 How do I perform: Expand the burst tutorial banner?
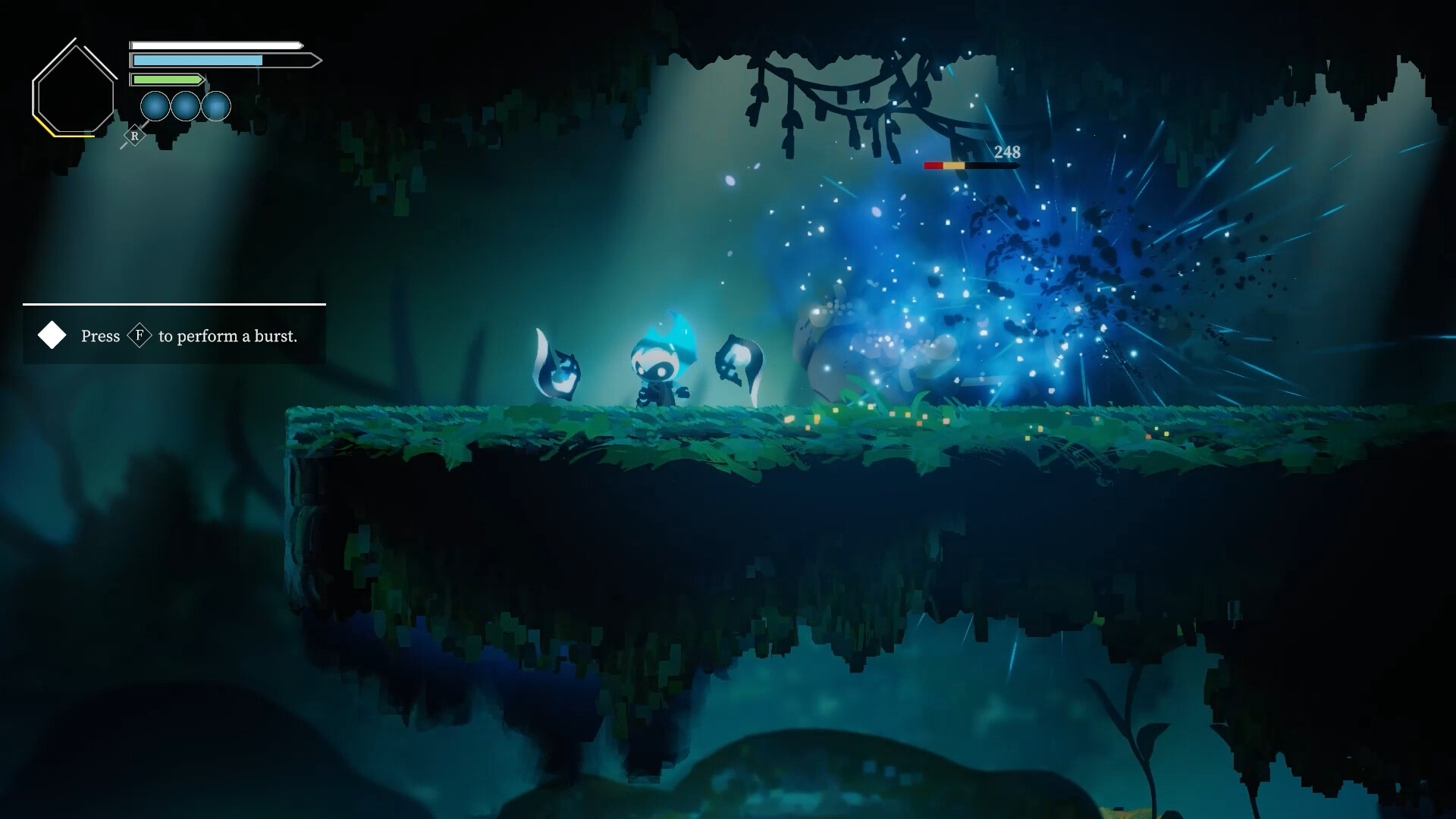174,334
